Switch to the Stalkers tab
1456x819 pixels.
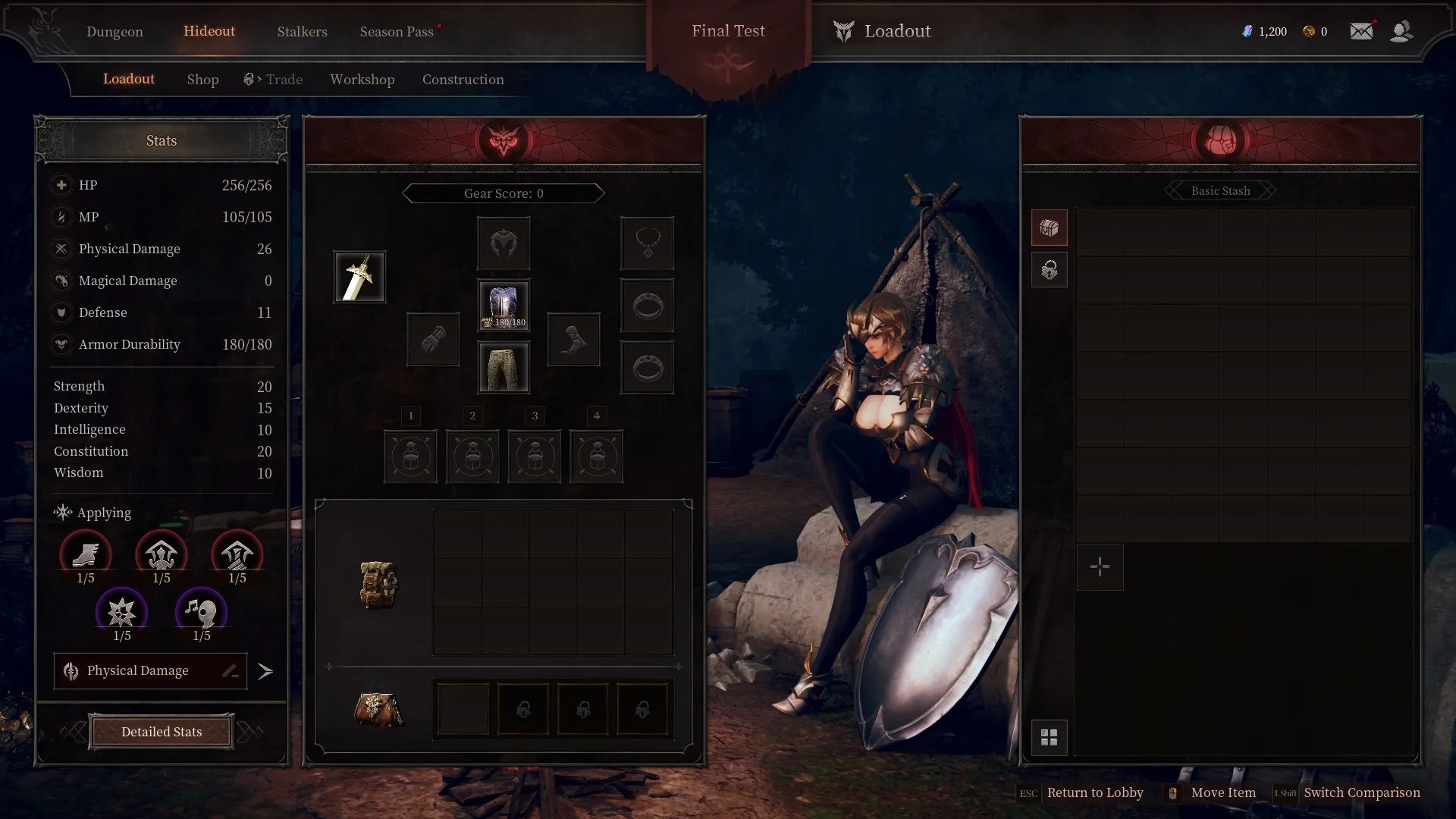click(302, 31)
